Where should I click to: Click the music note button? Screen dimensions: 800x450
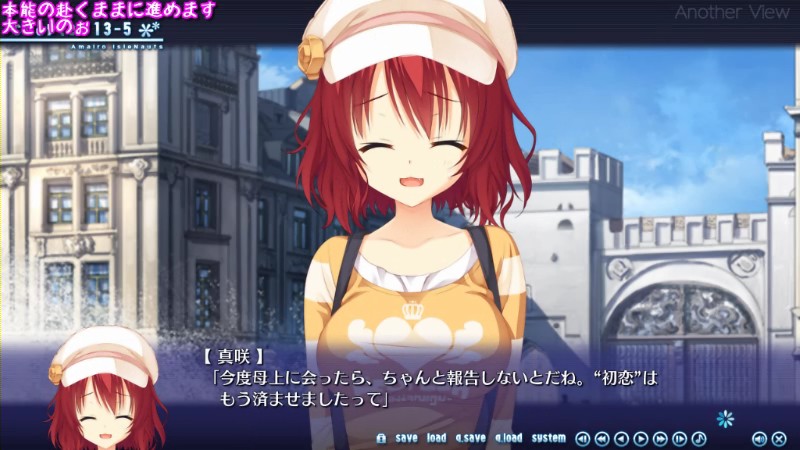(x=699, y=438)
